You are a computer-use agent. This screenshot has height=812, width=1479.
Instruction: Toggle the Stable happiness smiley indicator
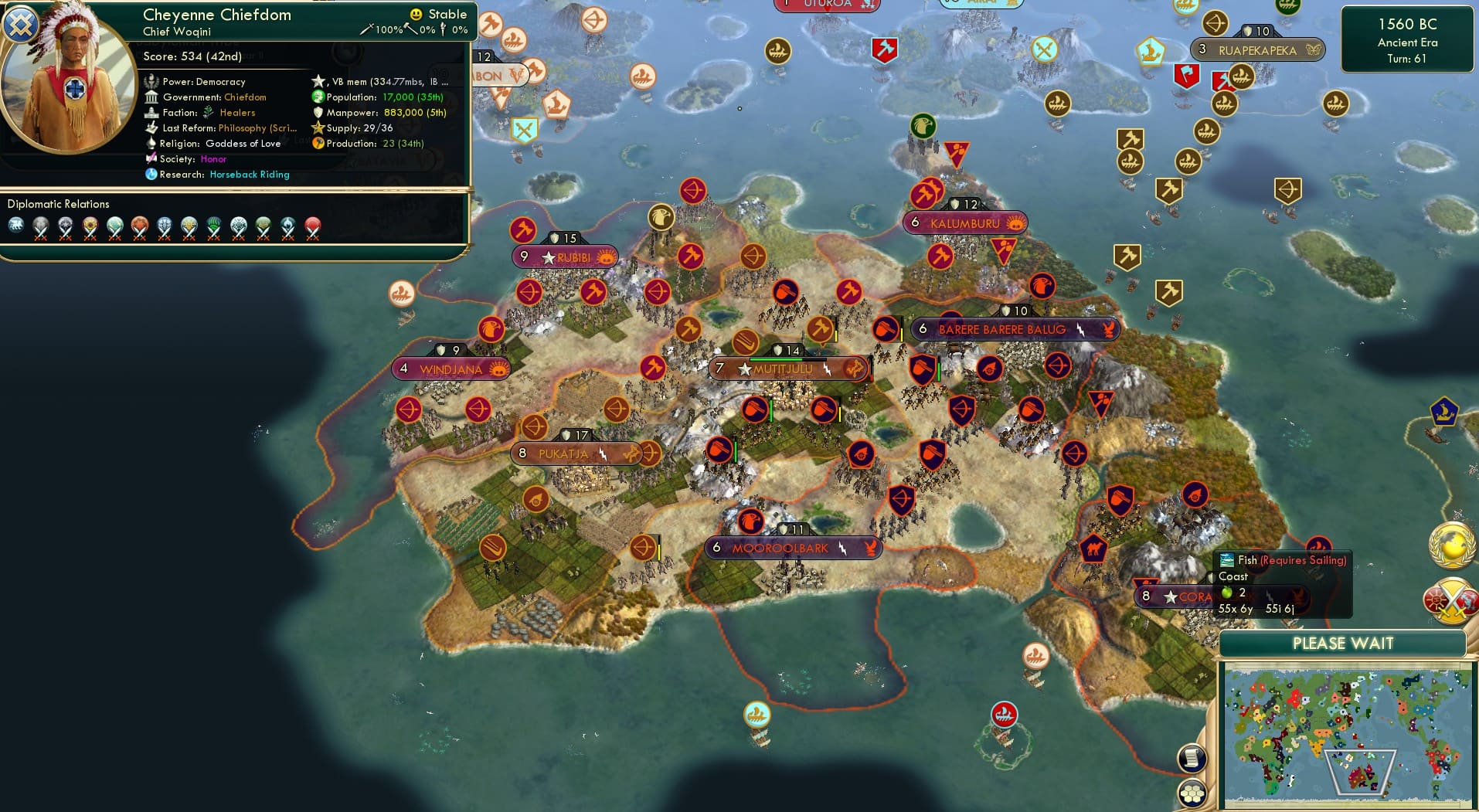(x=415, y=14)
